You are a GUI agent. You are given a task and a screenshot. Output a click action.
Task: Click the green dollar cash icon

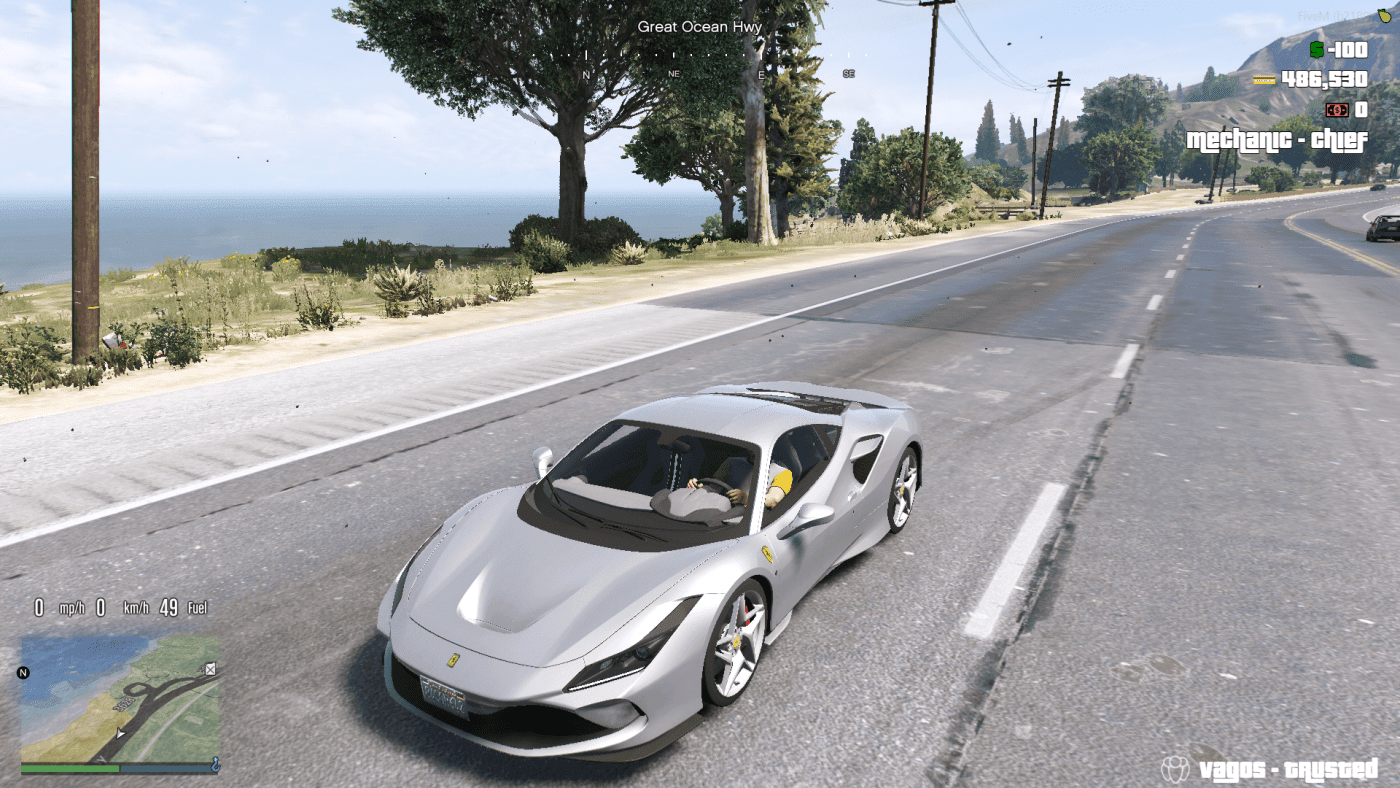1316,49
